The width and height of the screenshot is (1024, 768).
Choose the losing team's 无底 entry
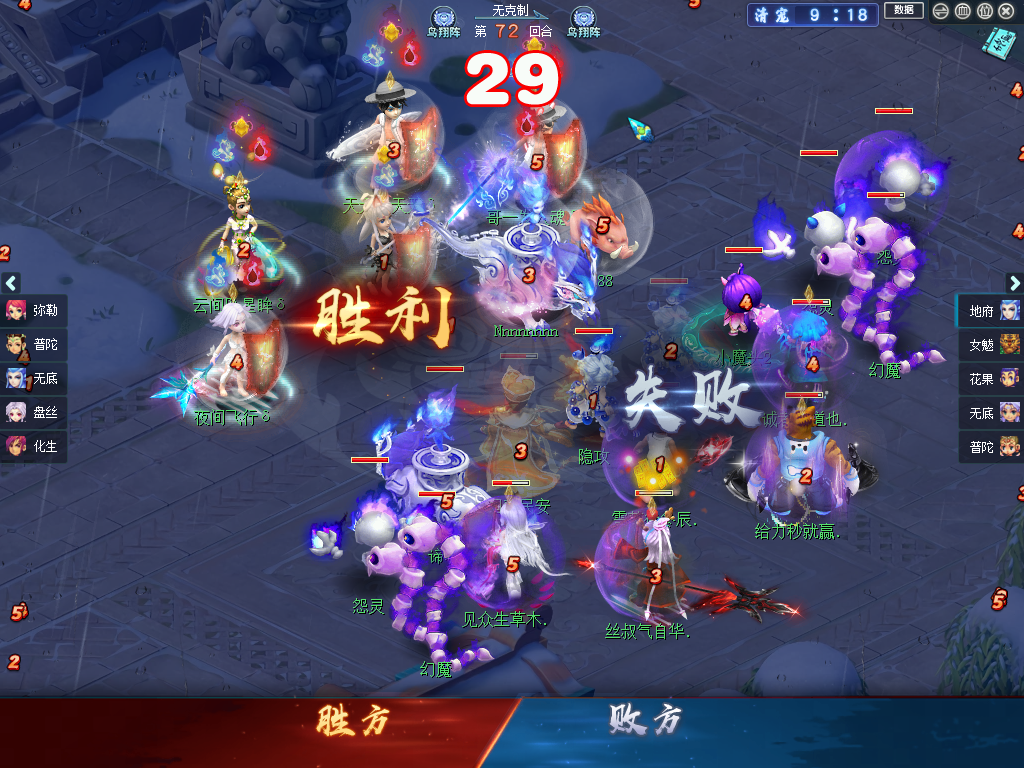[x=991, y=412]
